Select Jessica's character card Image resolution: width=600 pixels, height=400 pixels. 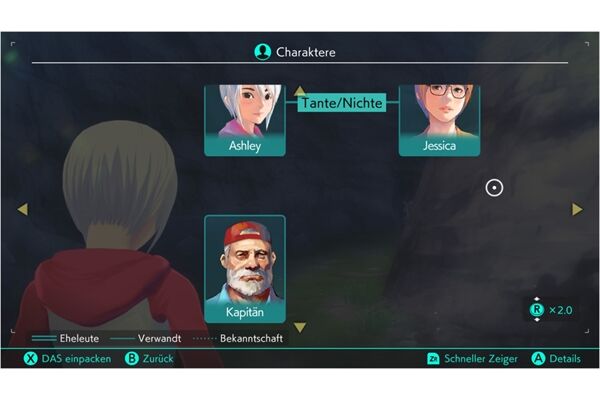[439, 120]
